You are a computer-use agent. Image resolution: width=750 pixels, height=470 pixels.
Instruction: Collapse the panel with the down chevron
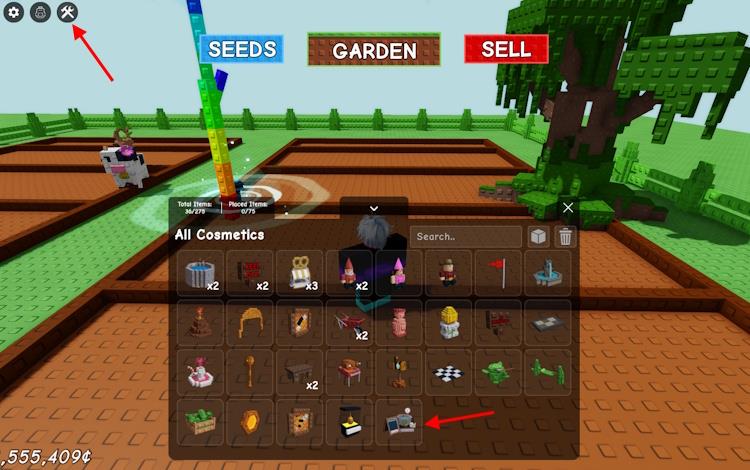pos(374,208)
